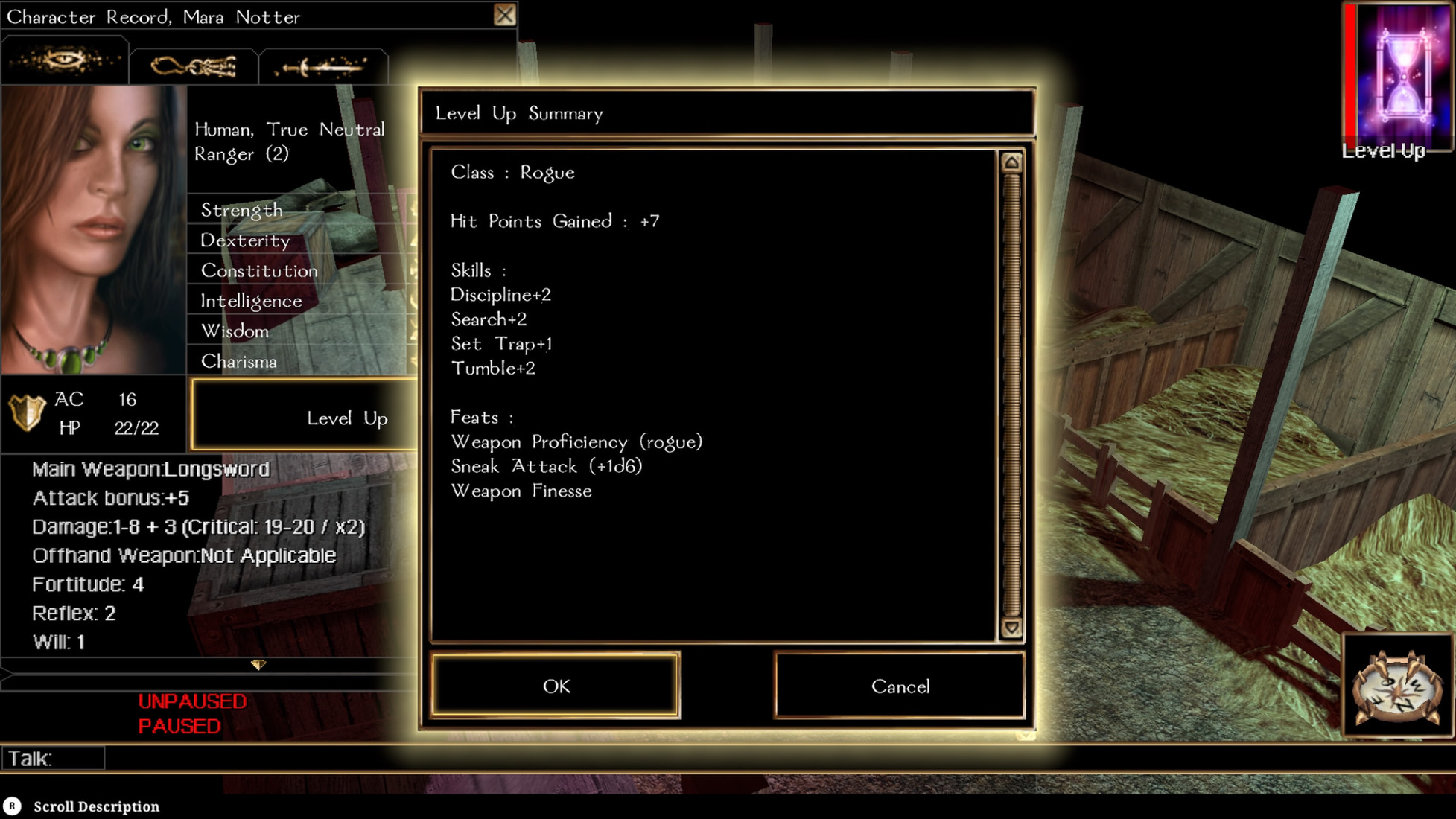Close the Character Record window
Screen dimensions: 1456x819
(503, 14)
